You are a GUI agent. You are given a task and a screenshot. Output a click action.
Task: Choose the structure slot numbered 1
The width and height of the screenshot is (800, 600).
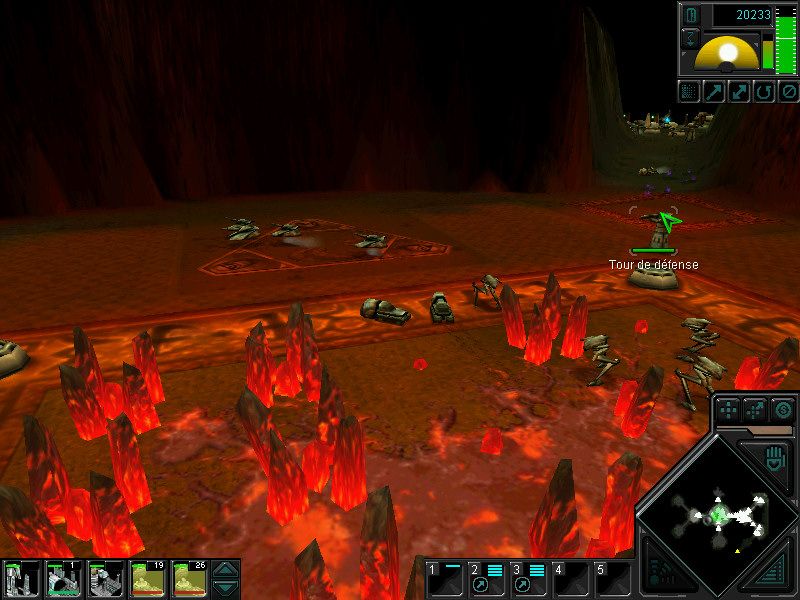[63, 579]
